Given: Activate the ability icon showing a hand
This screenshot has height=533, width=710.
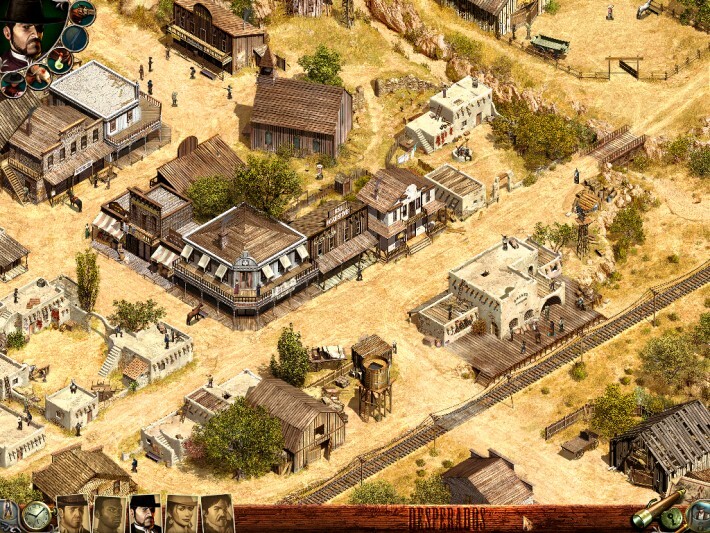Looking at the screenshot, I should 38,76.
